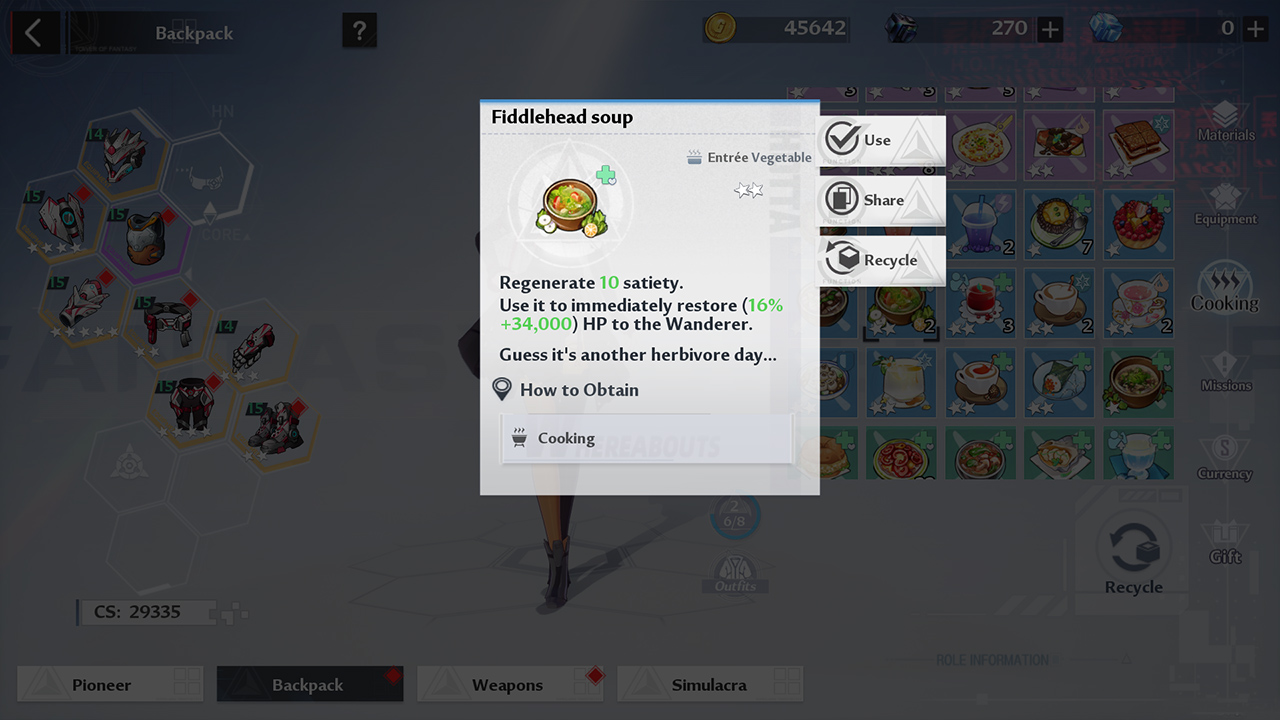This screenshot has width=1280, height=720.
Task: Recycle the Fiddlehead soup from the popup
Action: (x=880, y=260)
